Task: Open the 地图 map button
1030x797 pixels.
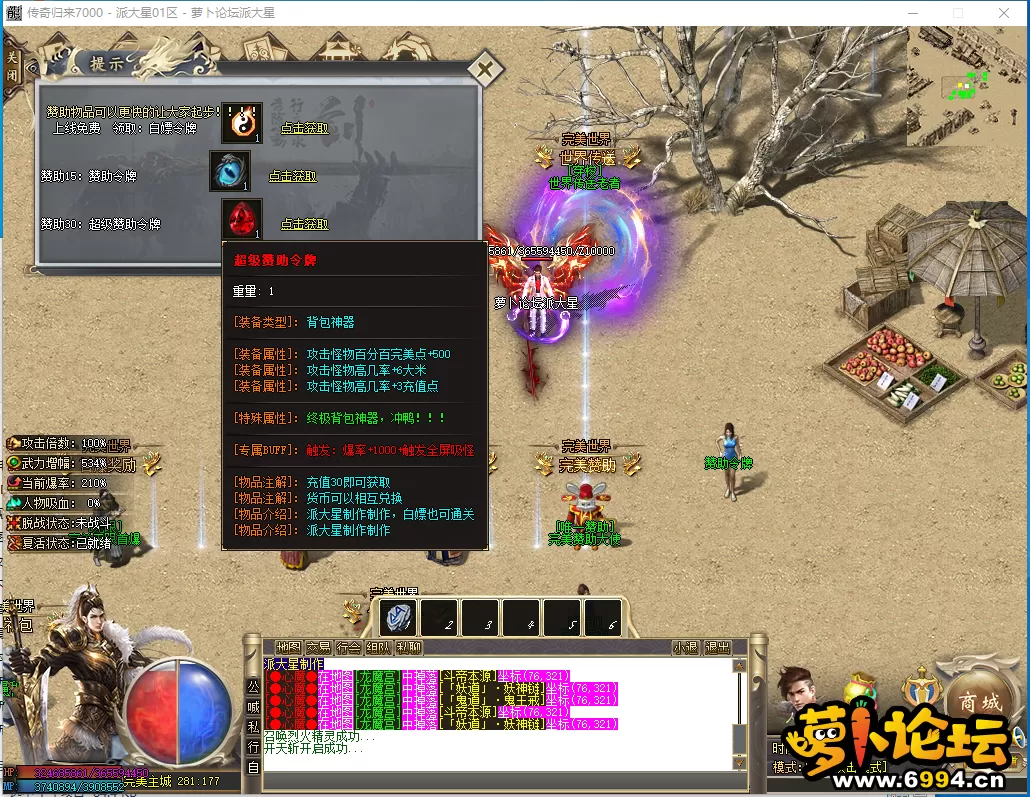Action: tap(289, 647)
